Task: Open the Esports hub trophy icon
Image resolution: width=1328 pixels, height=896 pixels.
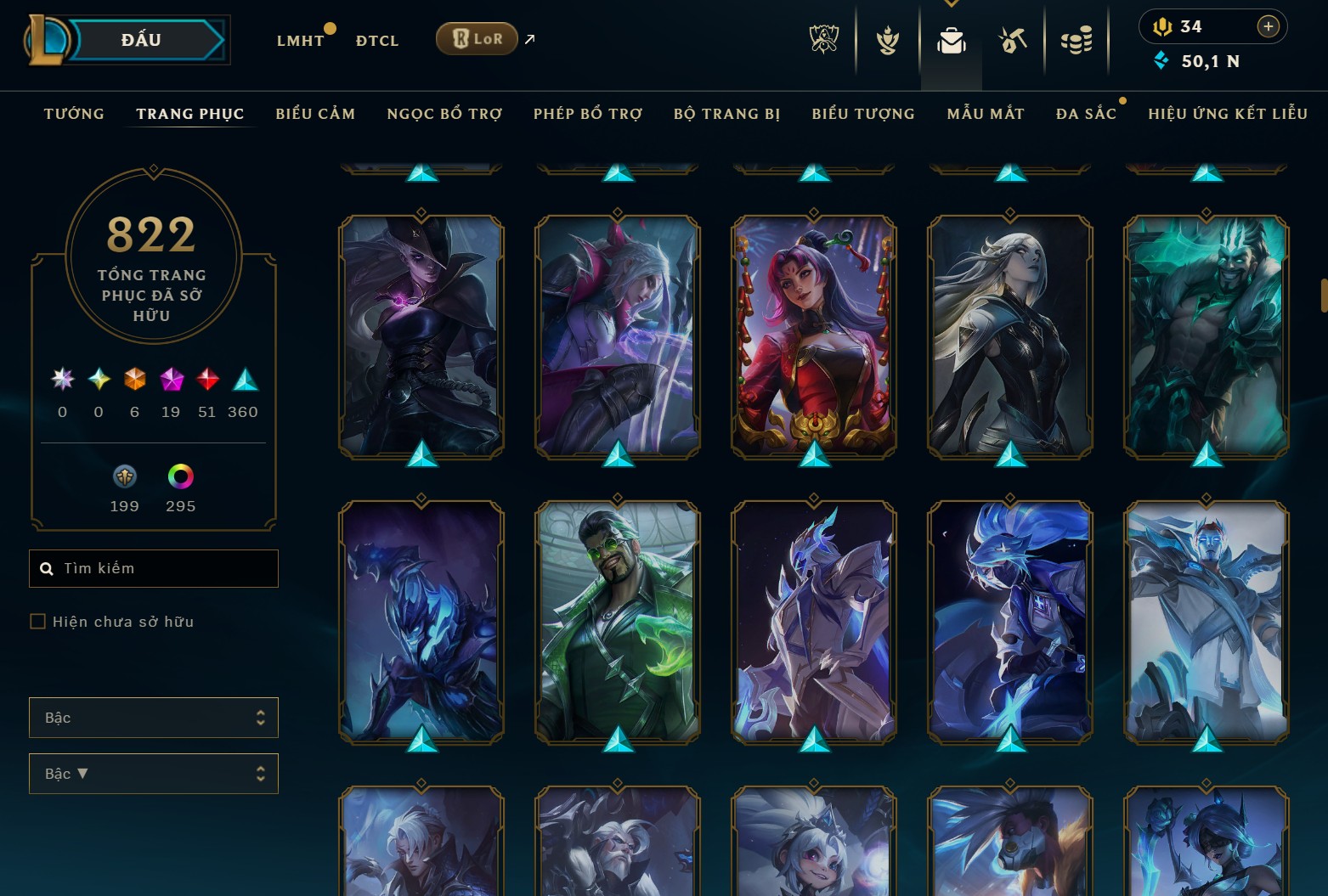Action: tap(823, 39)
